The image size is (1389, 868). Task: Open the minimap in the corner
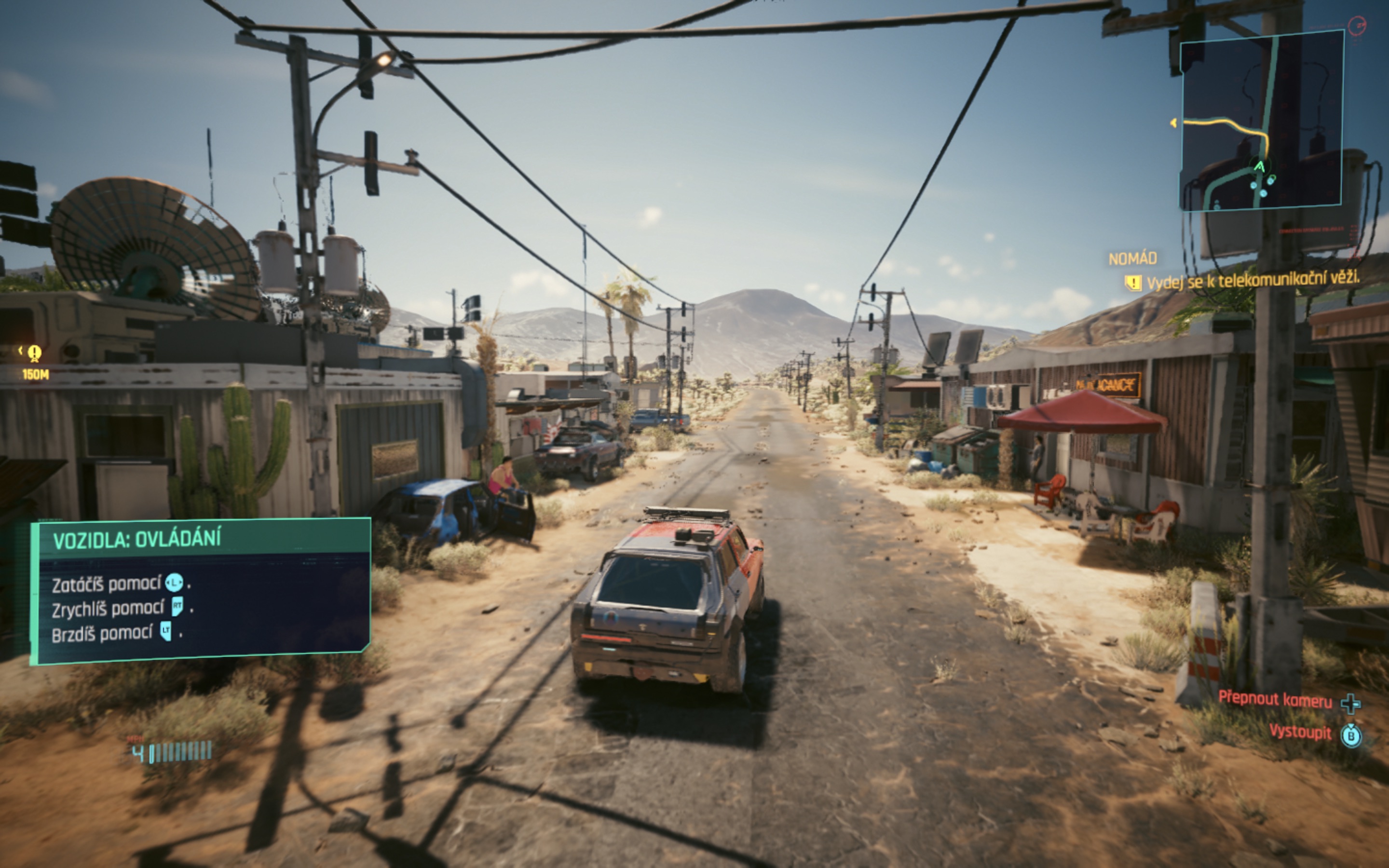pos(1260,121)
